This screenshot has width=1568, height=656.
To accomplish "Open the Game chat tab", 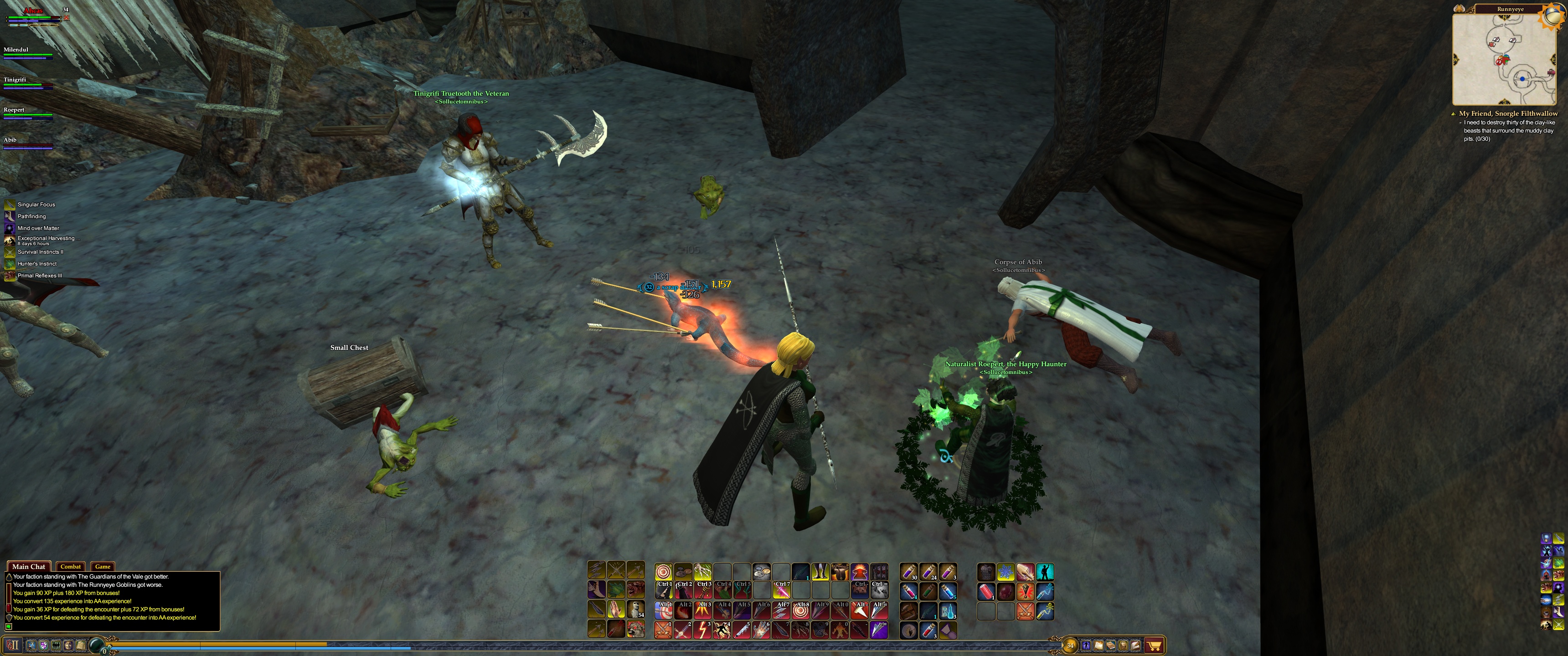I will 102,567.
